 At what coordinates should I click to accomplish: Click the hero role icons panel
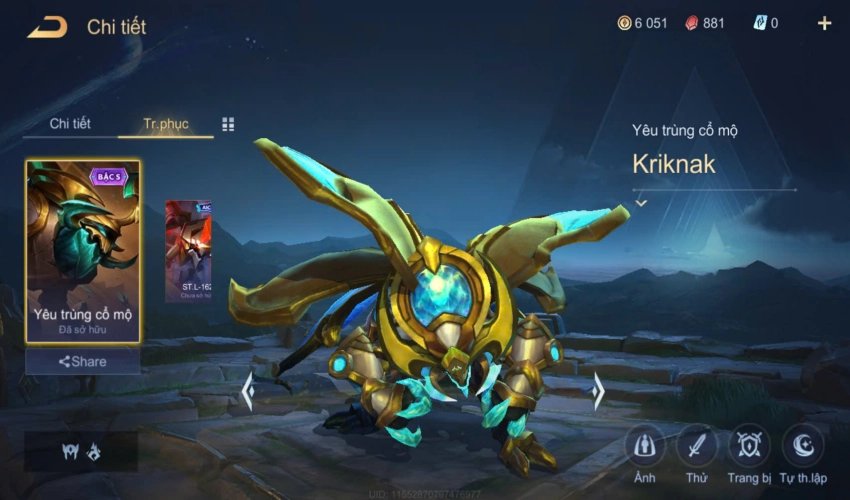[x=81, y=451]
